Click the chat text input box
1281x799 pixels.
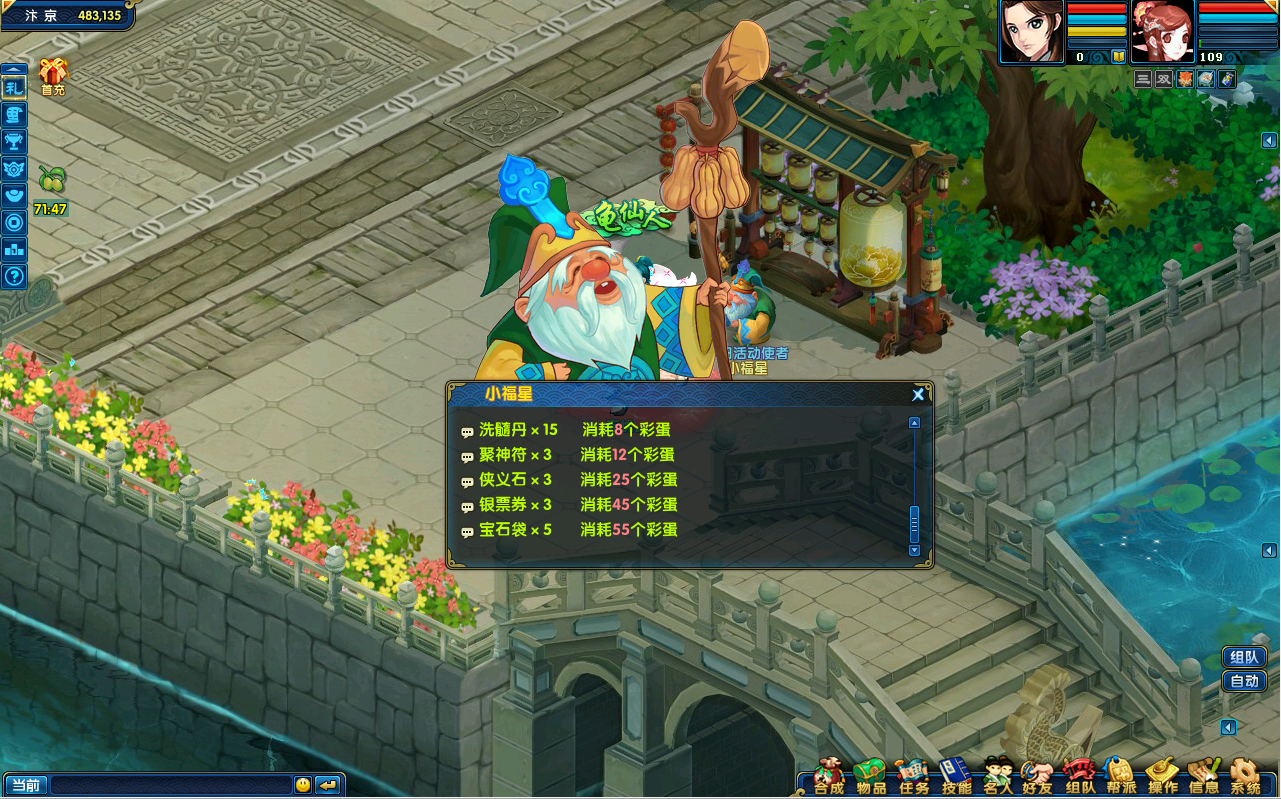pyautogui.click(x=170, y=785)
